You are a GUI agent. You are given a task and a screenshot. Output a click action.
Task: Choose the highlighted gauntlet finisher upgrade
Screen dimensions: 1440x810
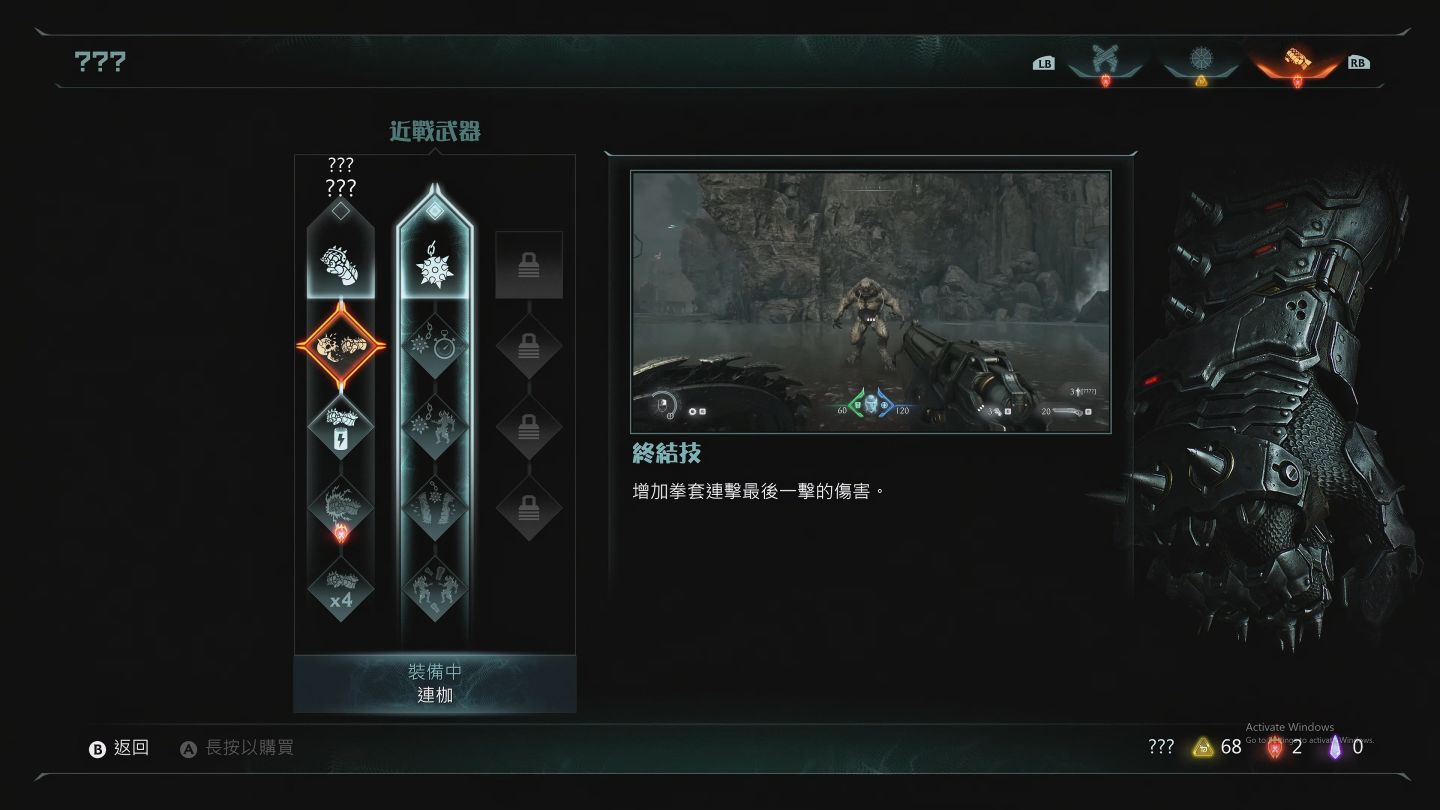click(341, 347)
